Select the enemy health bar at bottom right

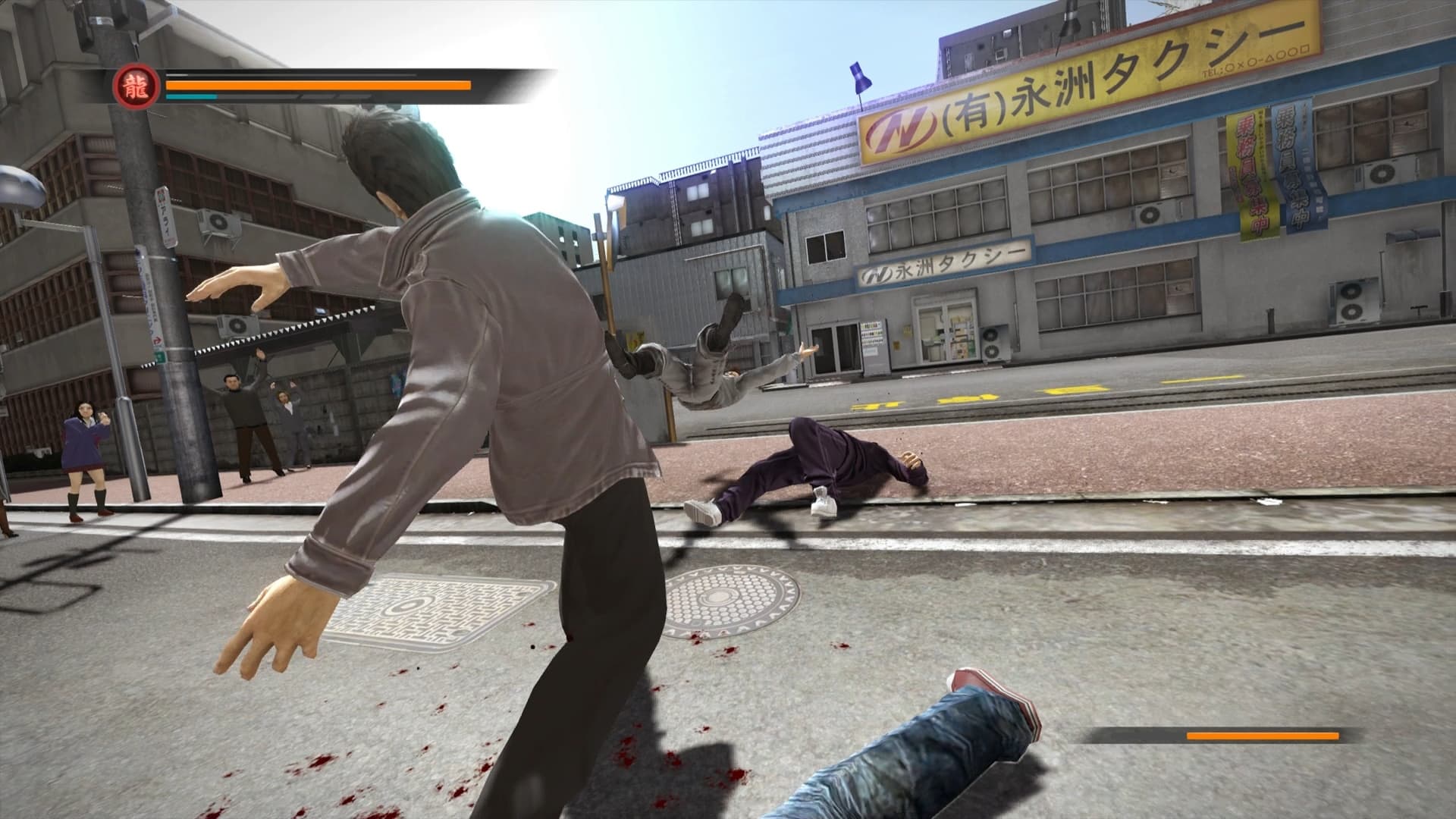[1259, 734]
